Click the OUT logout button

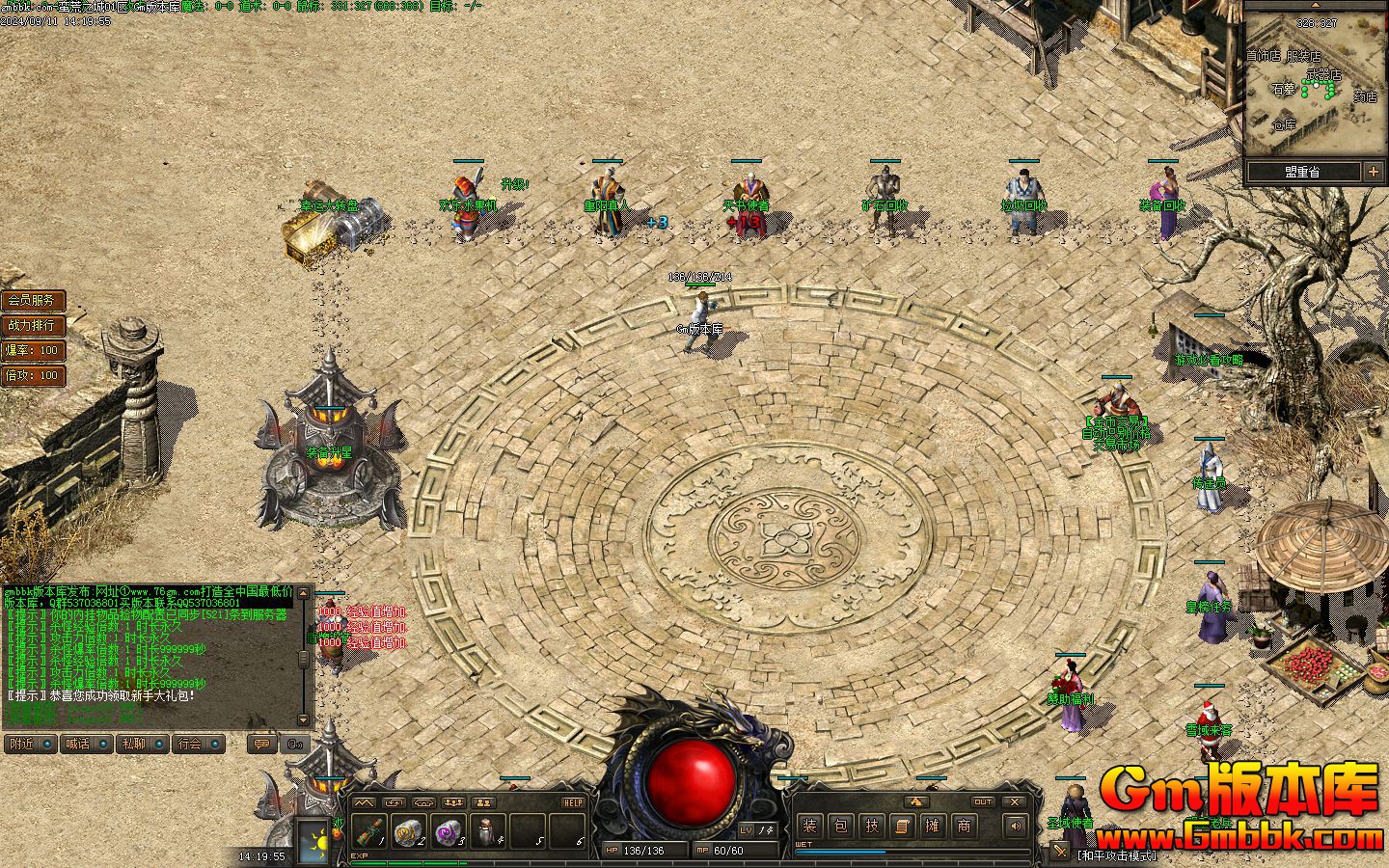tap(983, 801)
